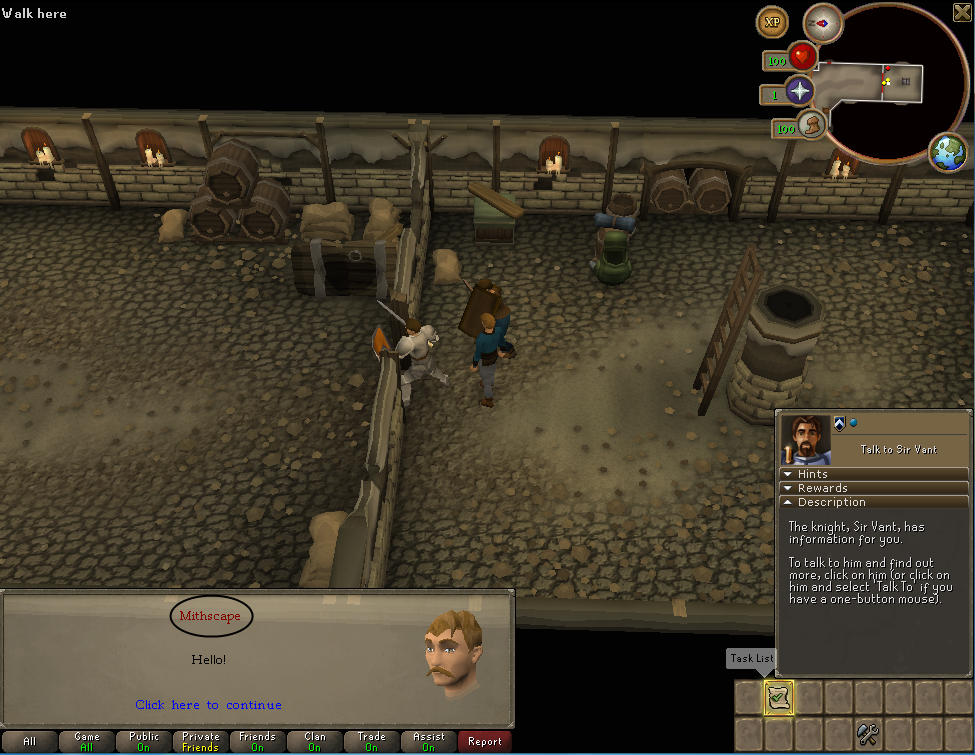975x755 pixels.
Task: Click here to continue the dialogue
Action: point(208,705)
